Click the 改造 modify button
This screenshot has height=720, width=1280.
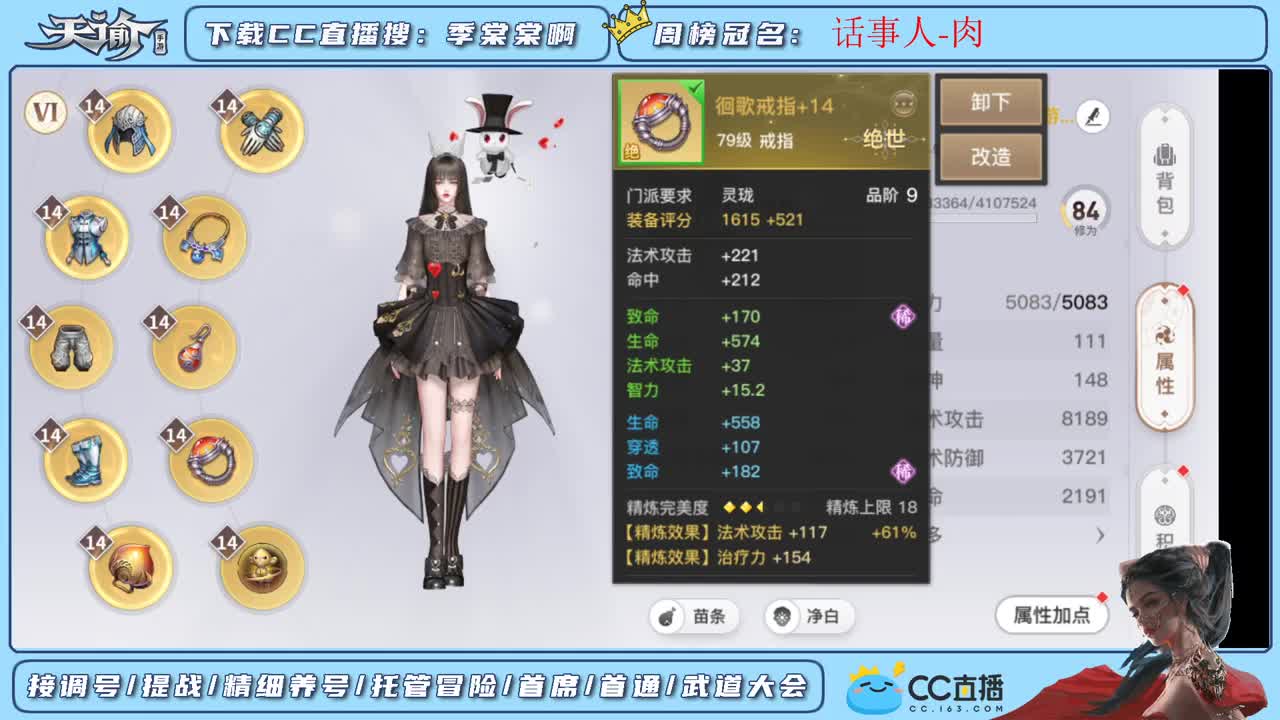[x=991, y=156]
